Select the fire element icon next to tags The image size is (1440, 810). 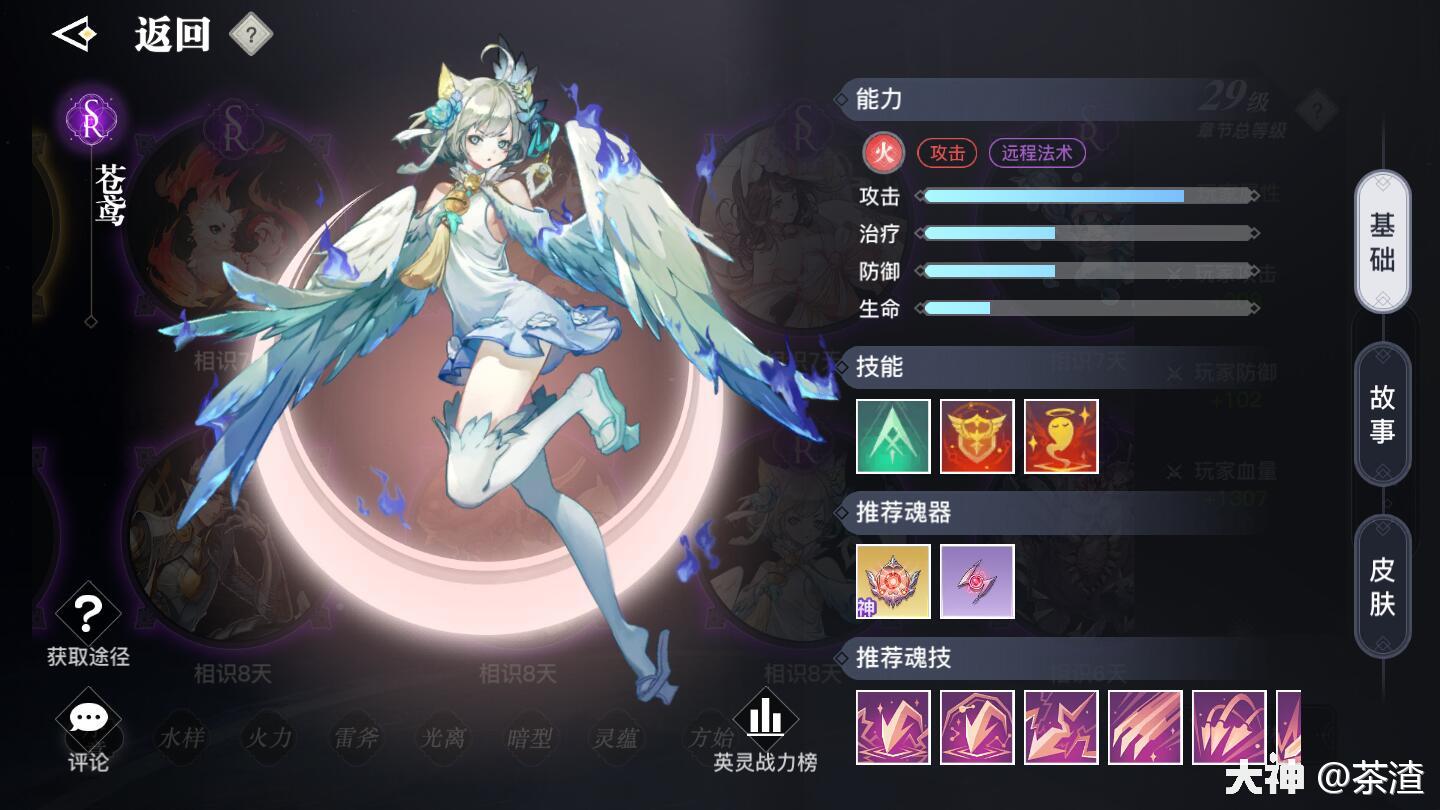[883, 153]
